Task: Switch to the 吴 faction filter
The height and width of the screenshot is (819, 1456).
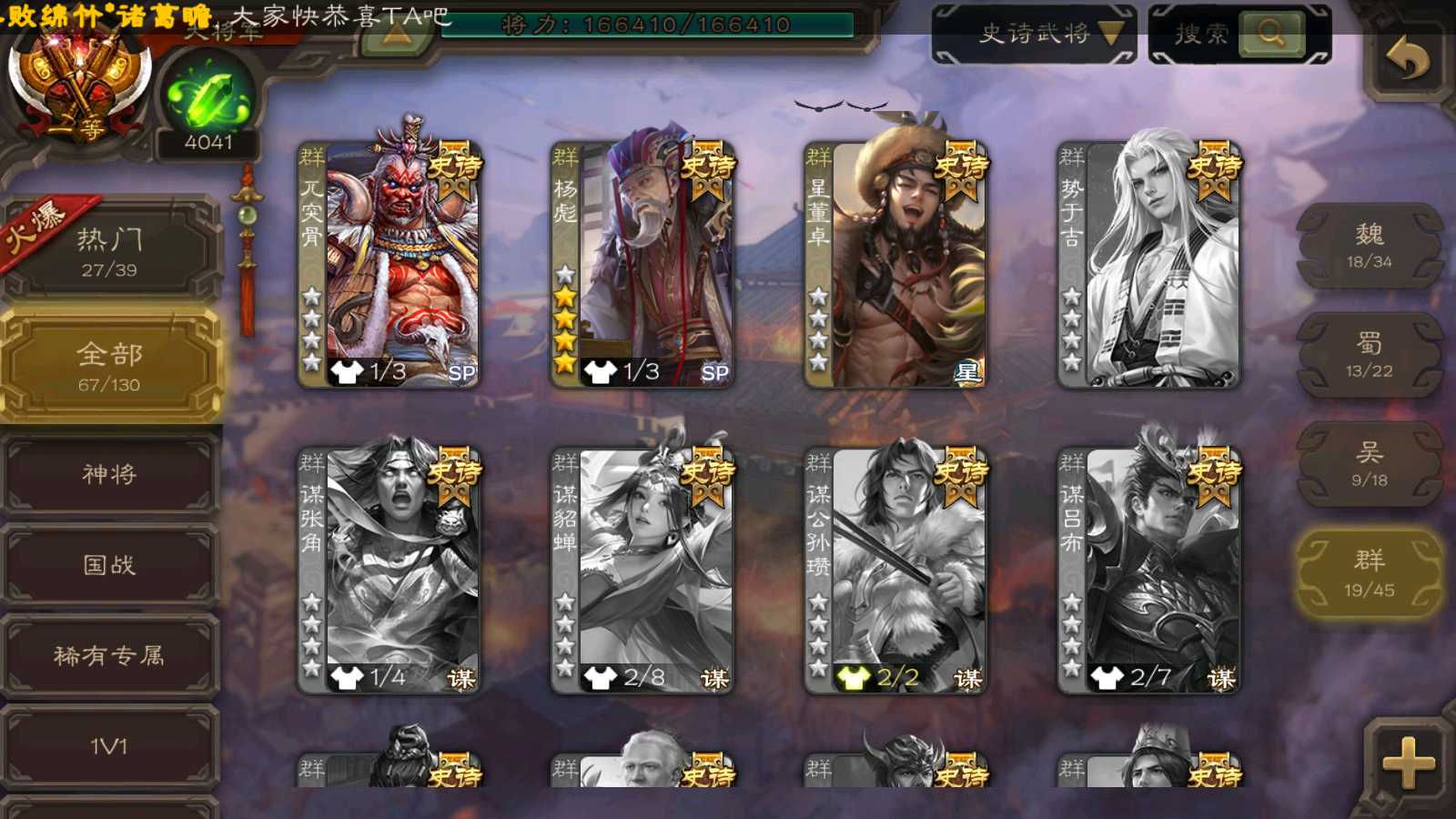Action: pyautogui.click(x=1369, y=464)
